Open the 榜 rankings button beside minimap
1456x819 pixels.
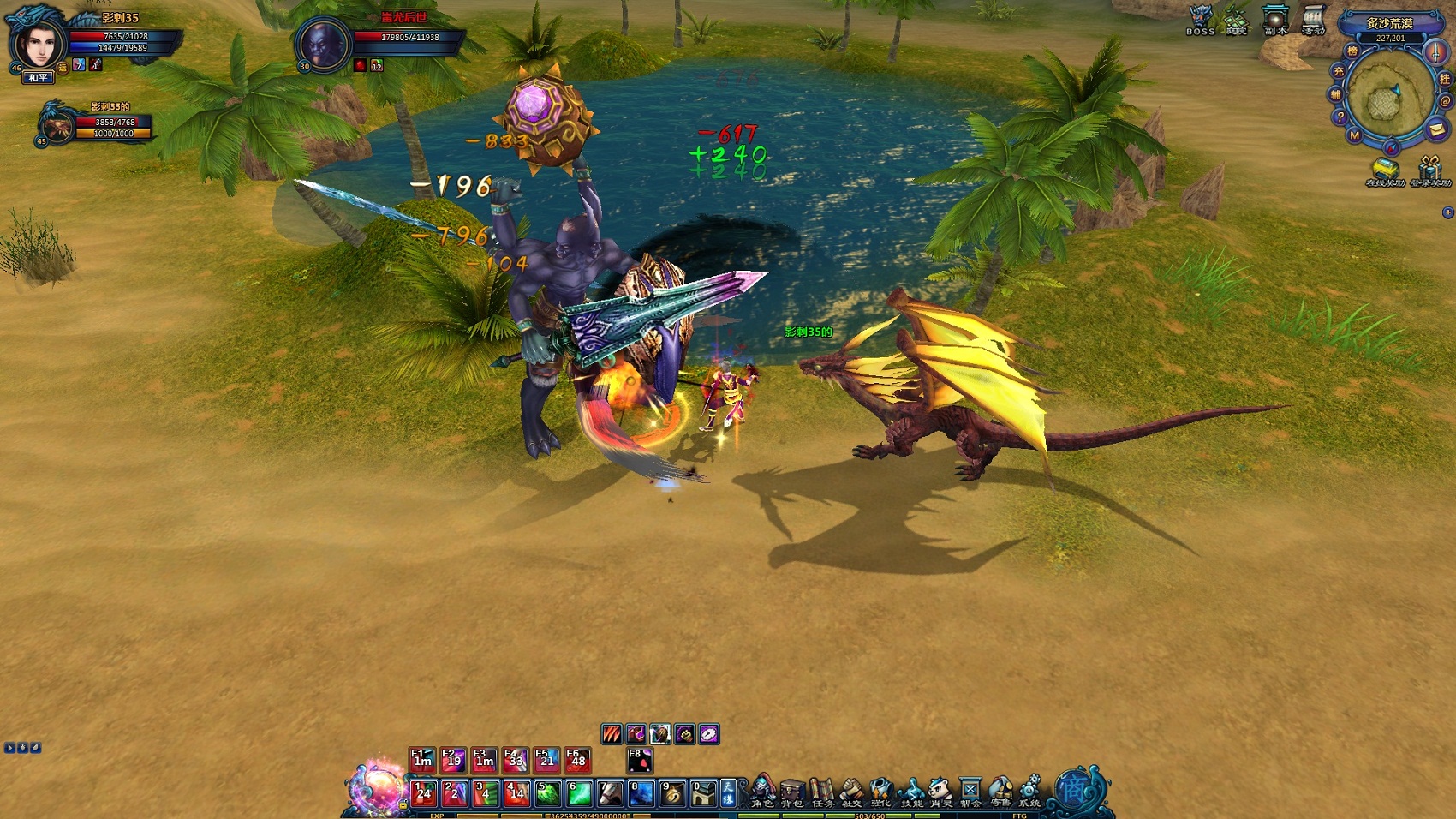[1352, 51]
